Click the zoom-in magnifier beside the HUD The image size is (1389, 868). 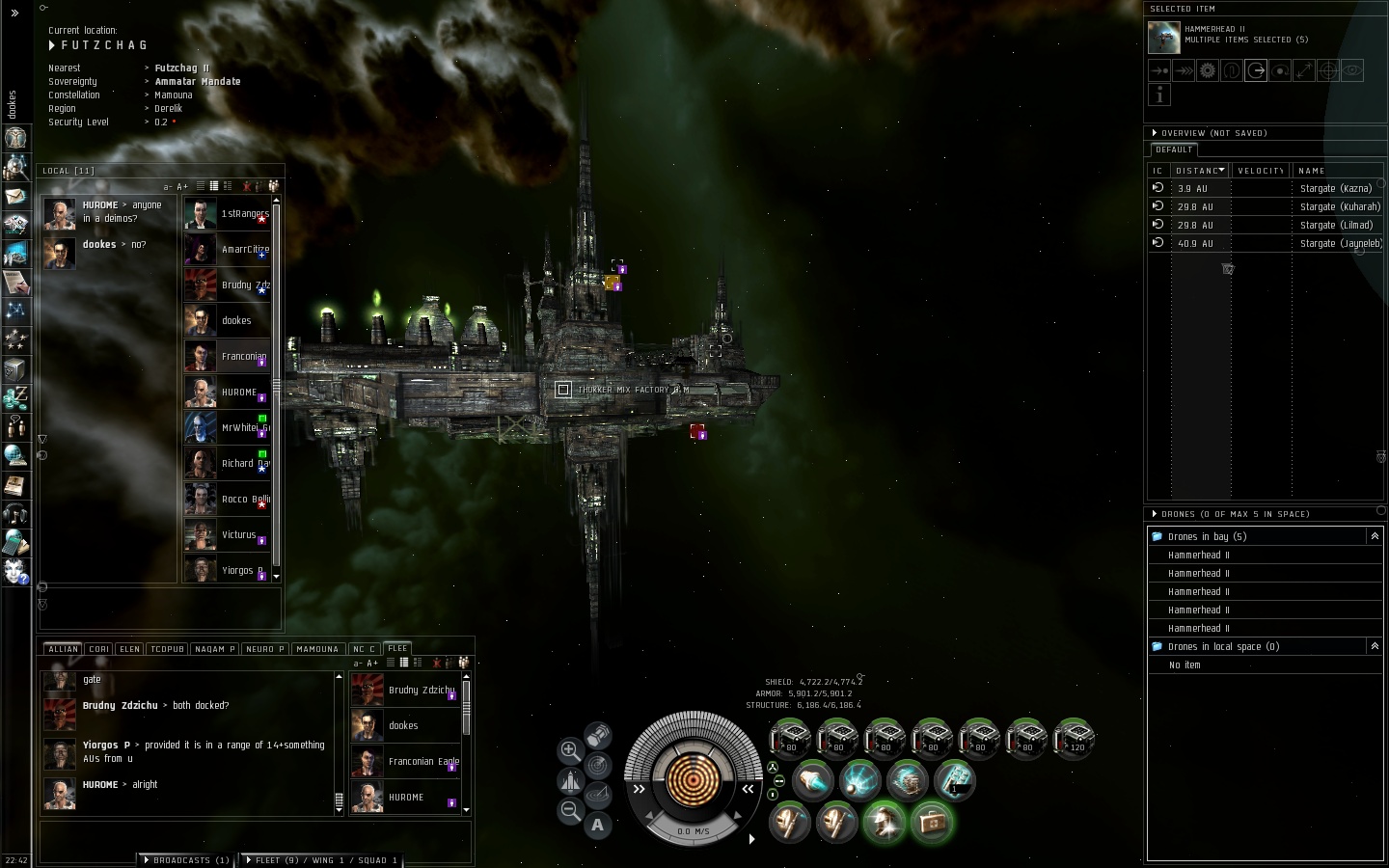(570, 750)
